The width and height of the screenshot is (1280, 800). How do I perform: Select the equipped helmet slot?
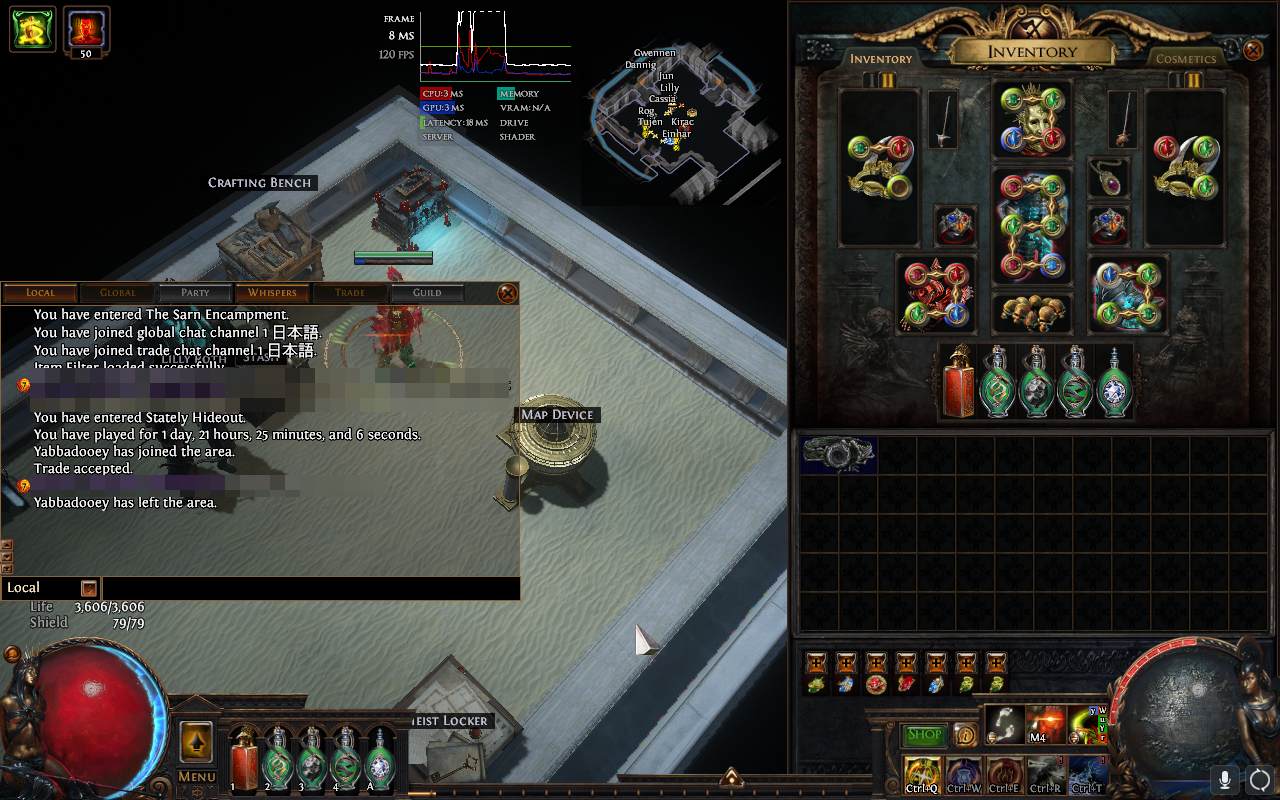coord(1031,120)
